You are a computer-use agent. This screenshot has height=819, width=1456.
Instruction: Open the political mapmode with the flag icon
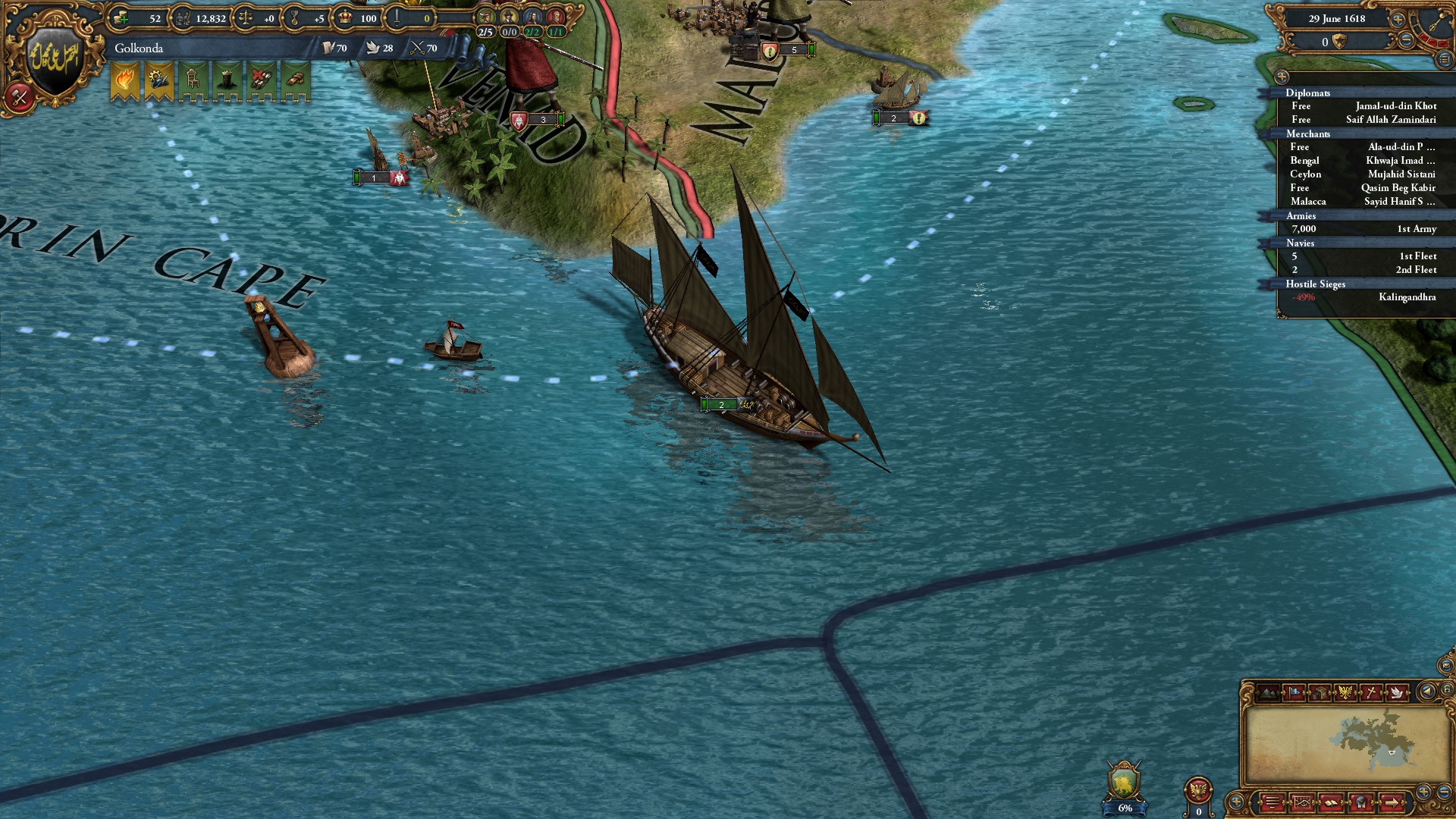click(x=1294, y=691)
